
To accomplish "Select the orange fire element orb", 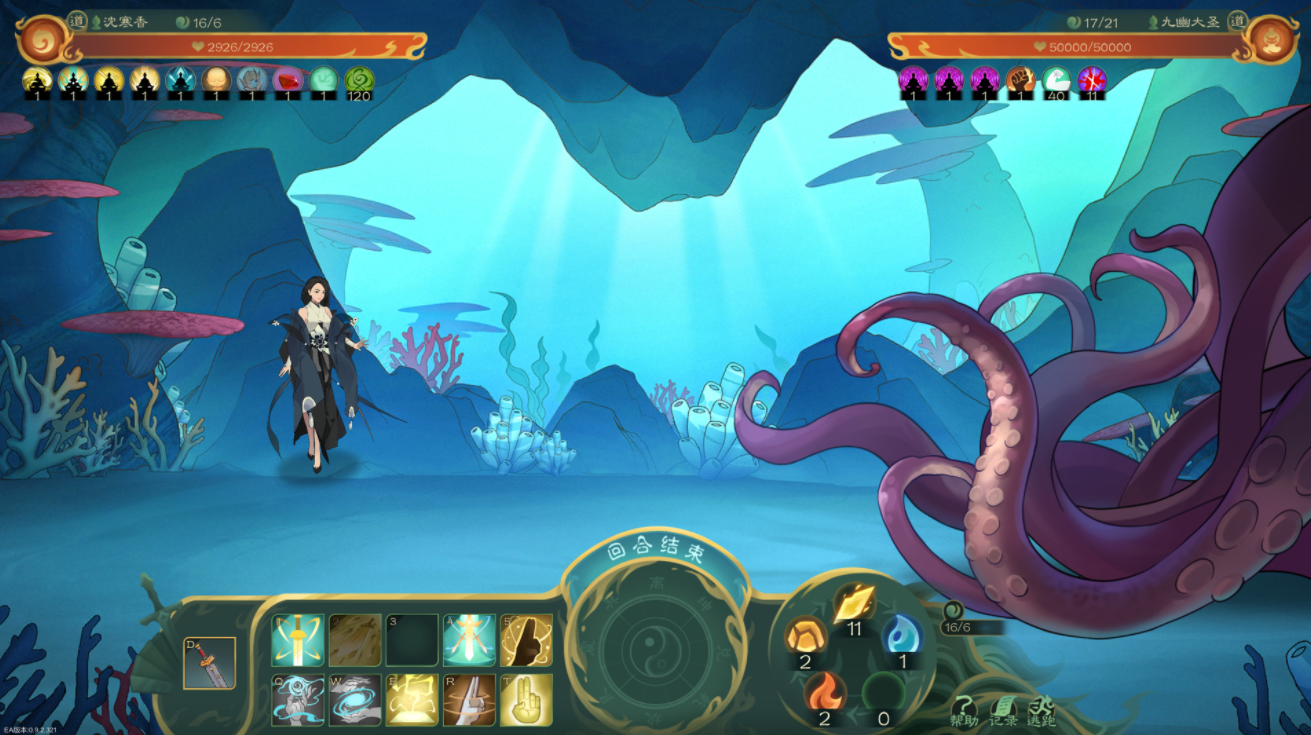I will pos(825,691).
